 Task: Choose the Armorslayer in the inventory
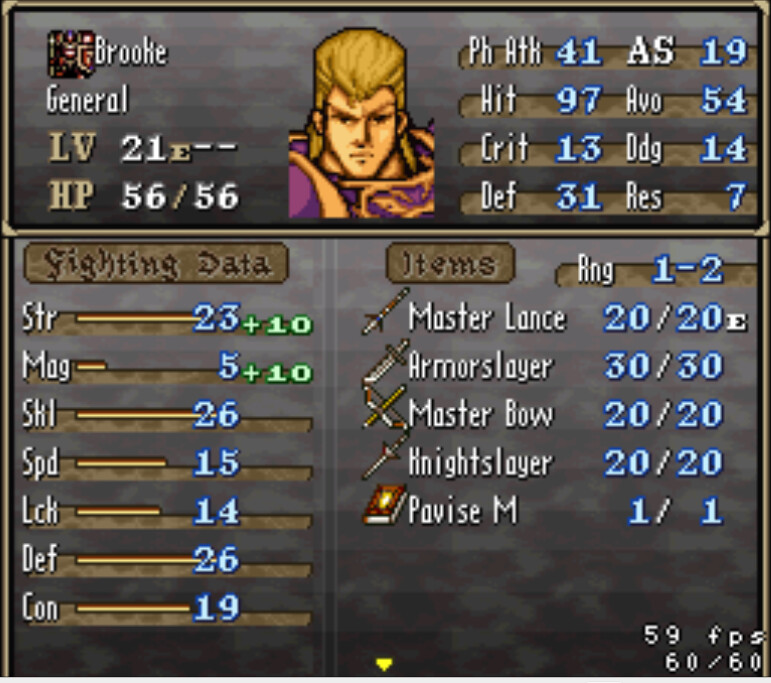[x=480, y=367]
